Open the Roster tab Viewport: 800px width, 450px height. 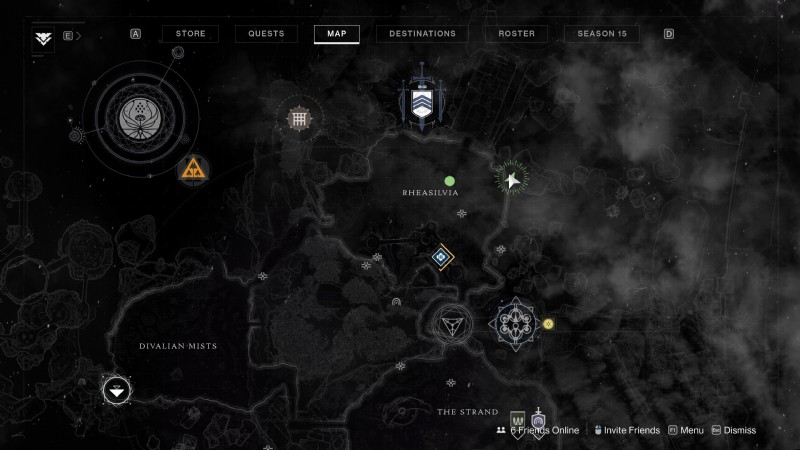pyautogui.click(x=516, y=34)
